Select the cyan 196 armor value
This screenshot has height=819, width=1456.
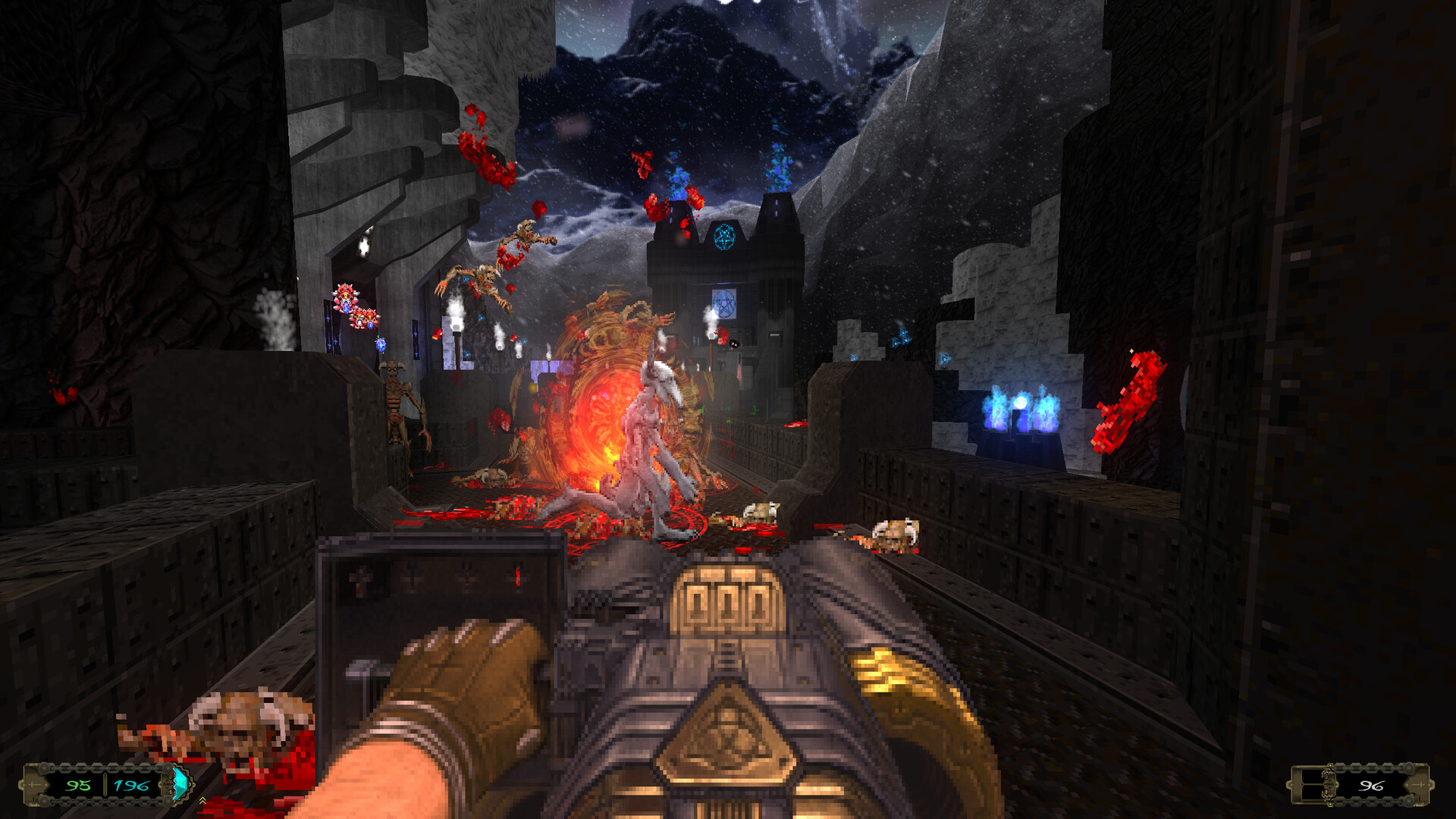[132, 785]
